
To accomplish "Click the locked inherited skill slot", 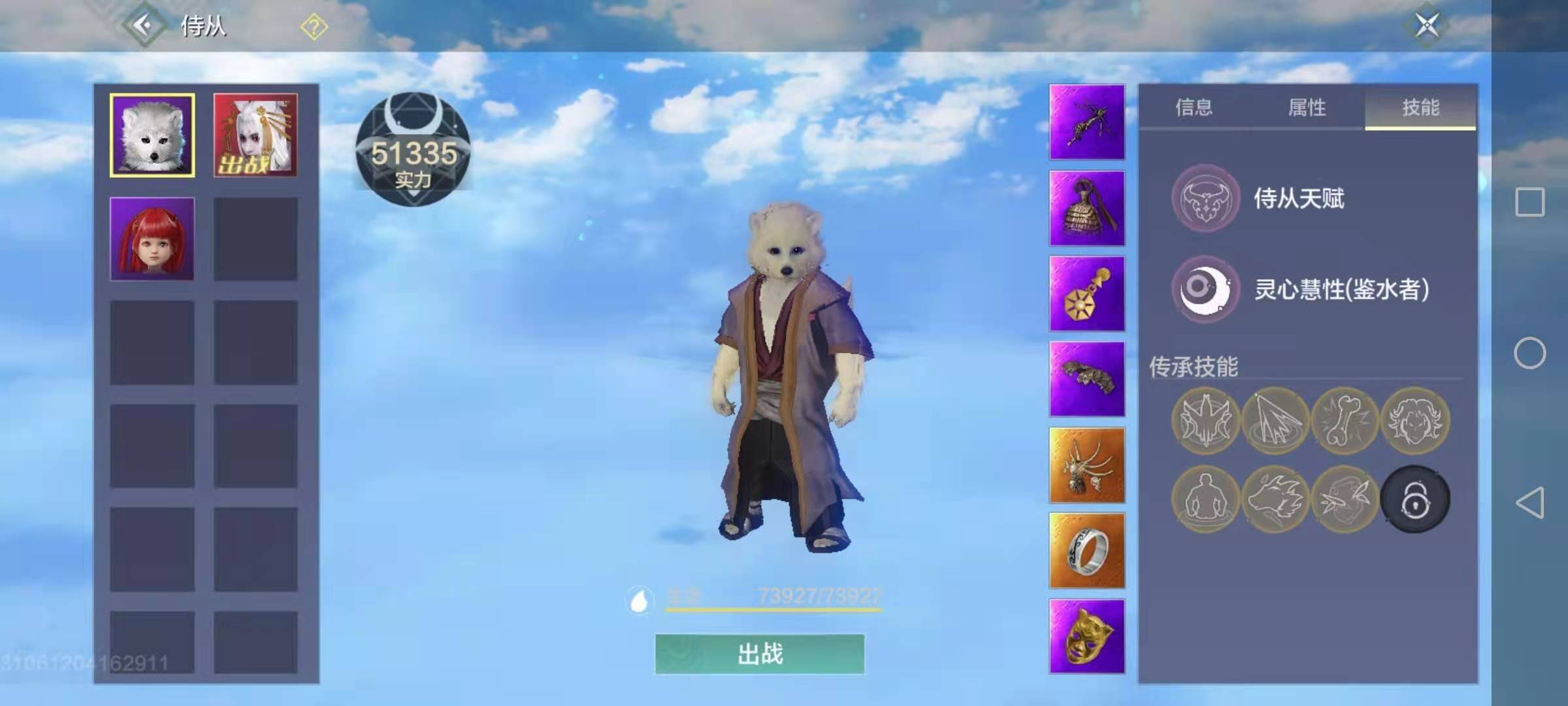I will [1416, 498].
